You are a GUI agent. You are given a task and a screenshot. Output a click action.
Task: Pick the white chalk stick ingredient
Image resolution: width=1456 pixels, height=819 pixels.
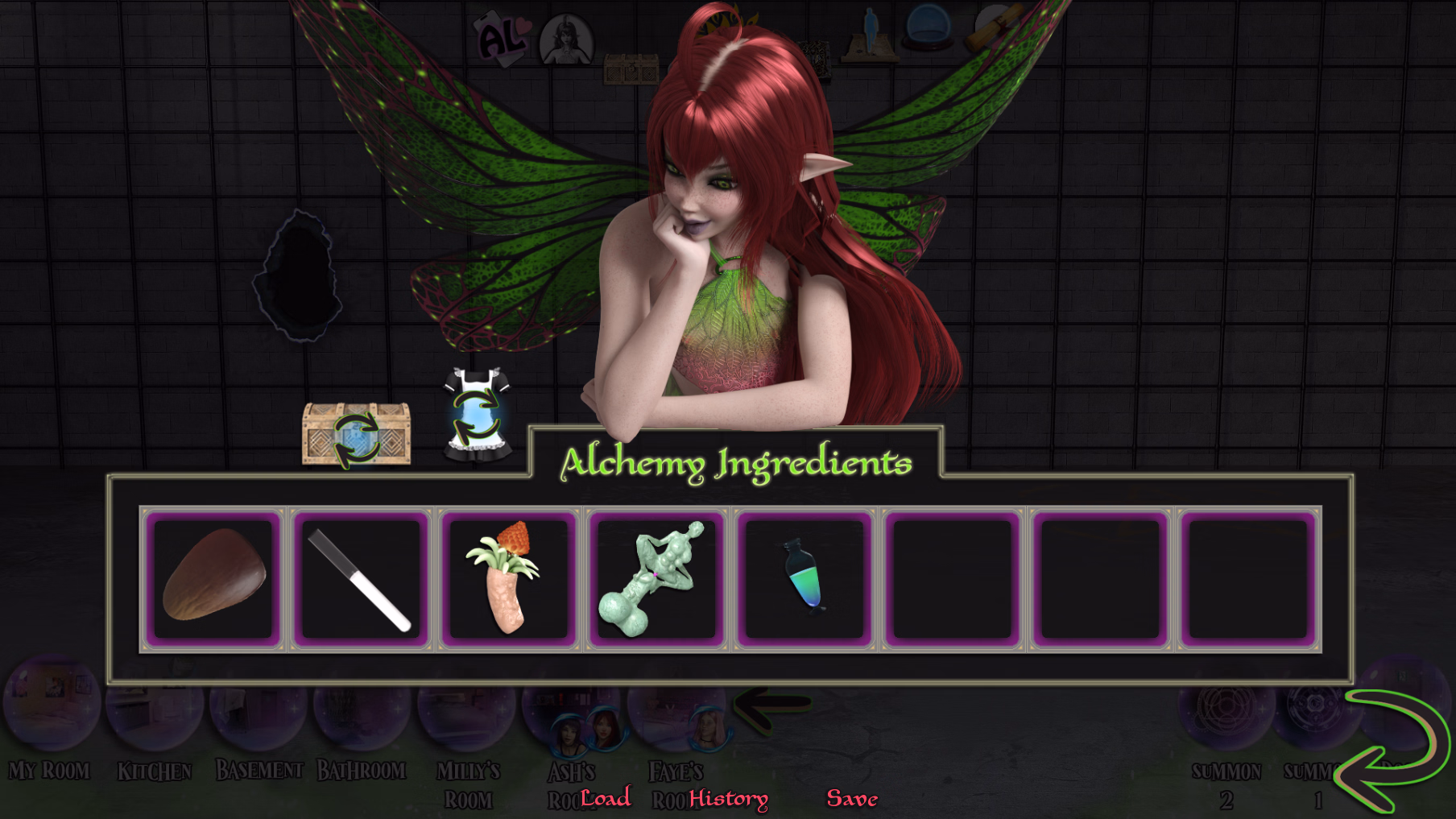361,578
